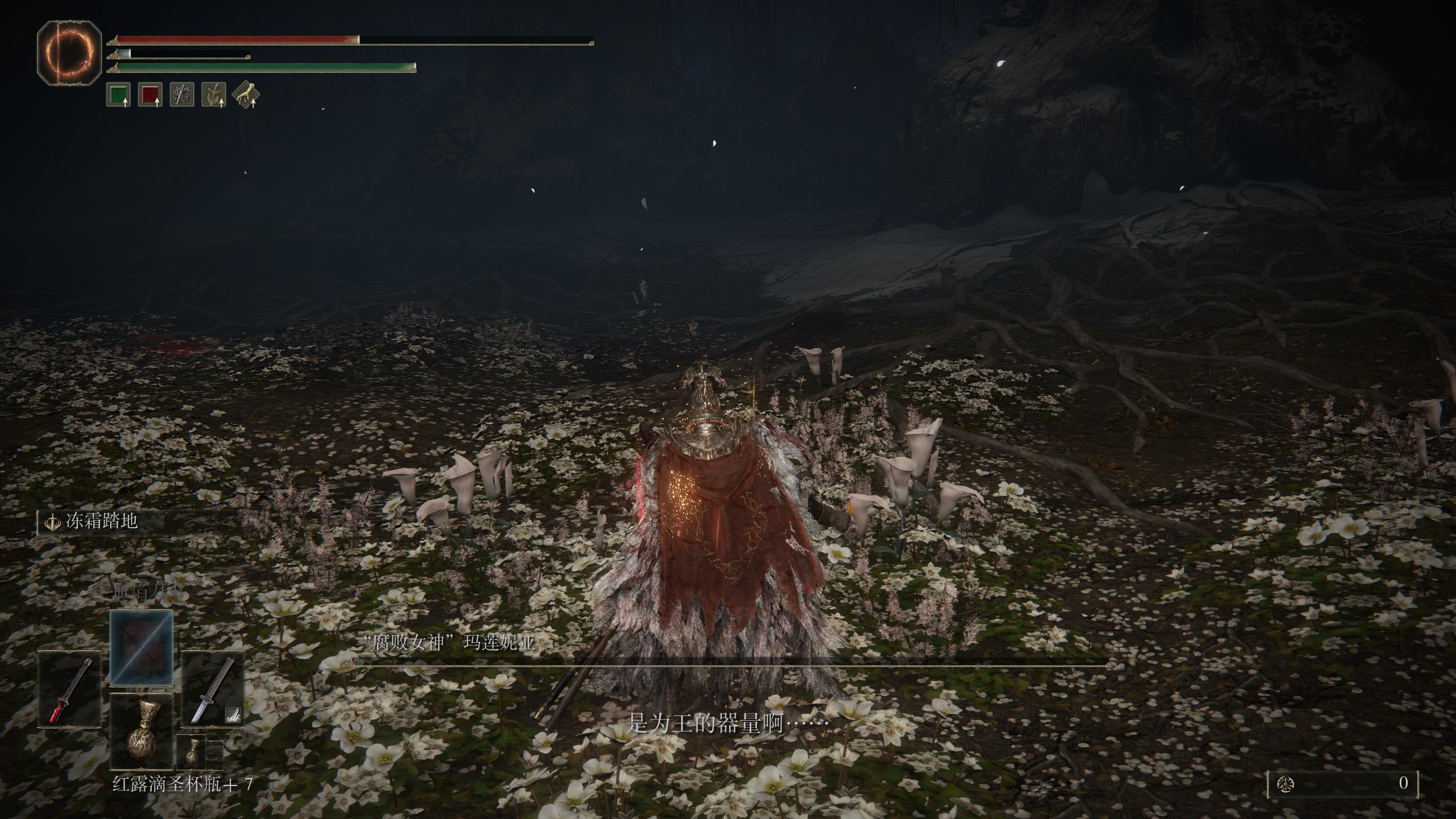Click the green square stamina buff icon
Viewport: 1456px width, 819px height.
[x=118, y=94]
